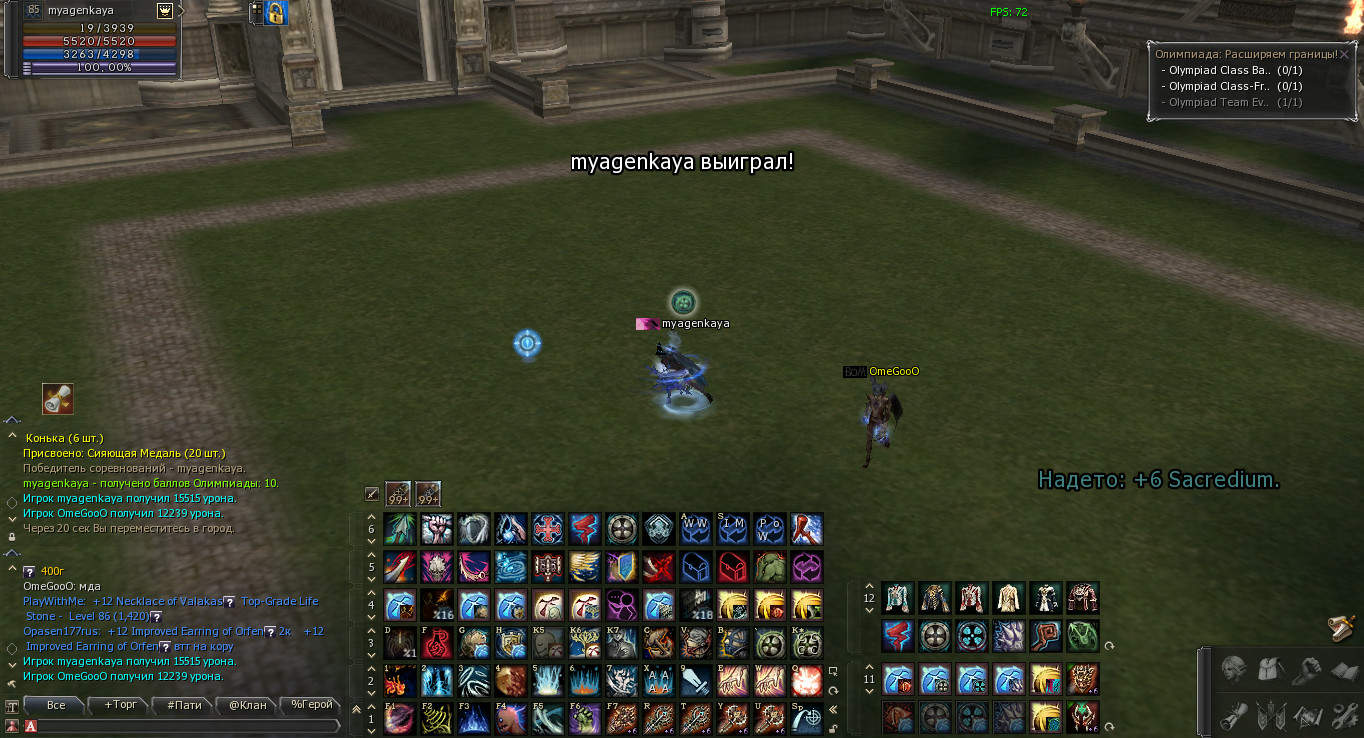This screenshot has height=738, width=1364.
Task: Toggle the yellow padlock icon beside the status bars
Action: pos(276,13)
